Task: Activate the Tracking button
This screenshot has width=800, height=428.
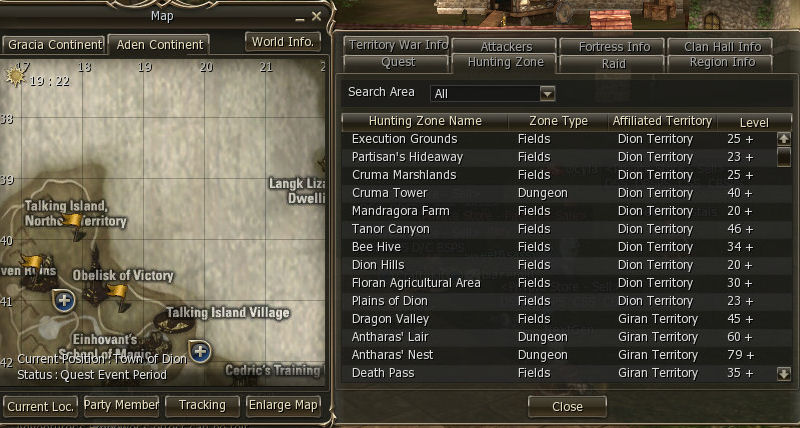Action: click(x=202, y=405)
